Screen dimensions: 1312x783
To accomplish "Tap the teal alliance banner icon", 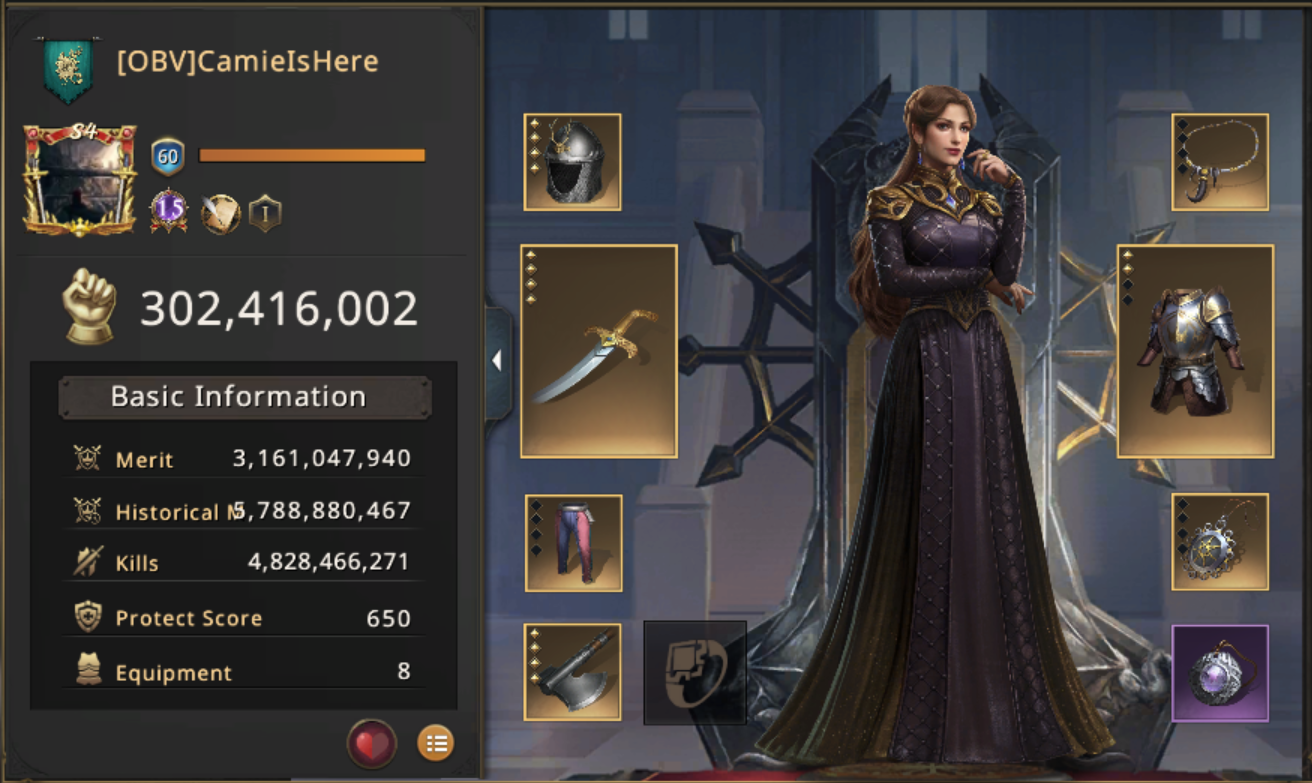I will [x=68, y=68].
